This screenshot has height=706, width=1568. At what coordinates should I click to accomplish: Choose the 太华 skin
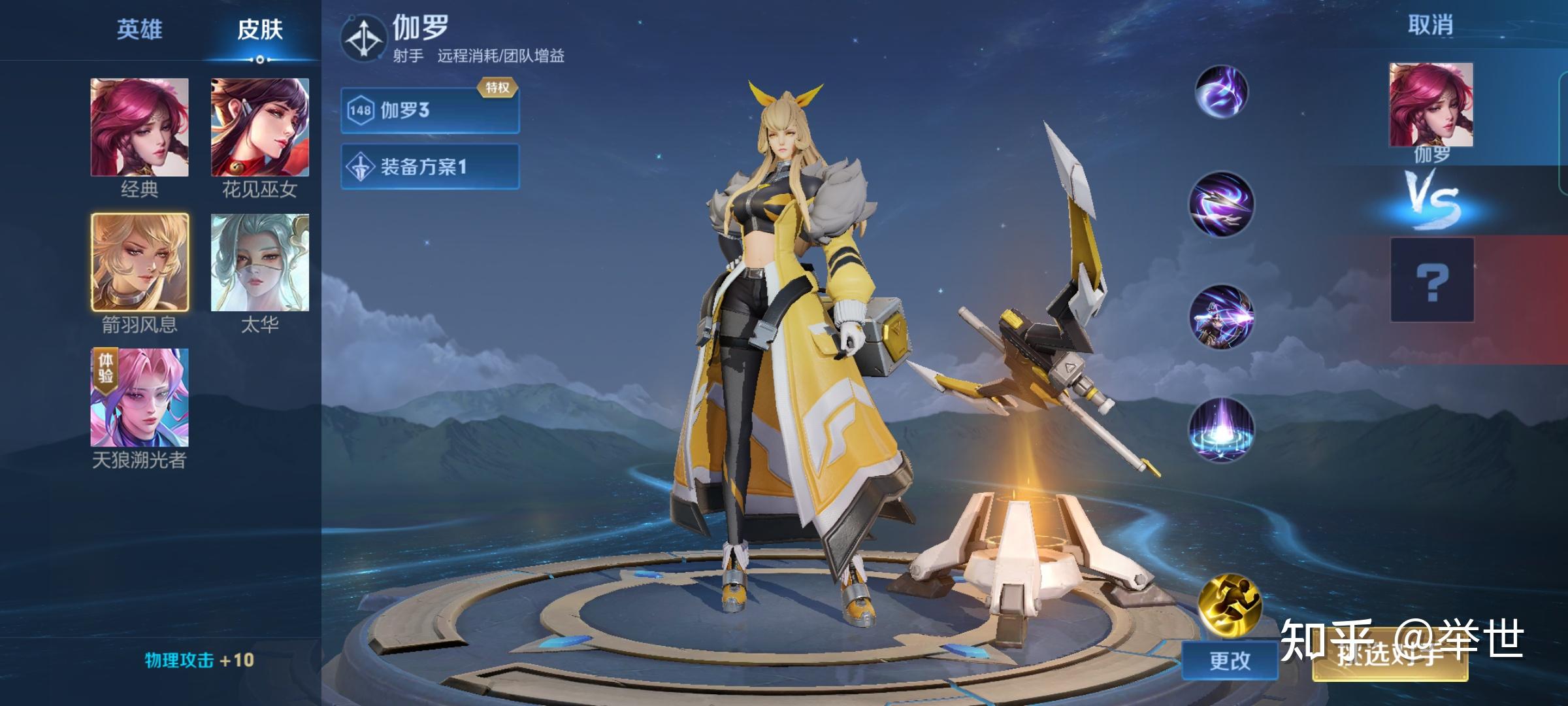pos(259,262)
